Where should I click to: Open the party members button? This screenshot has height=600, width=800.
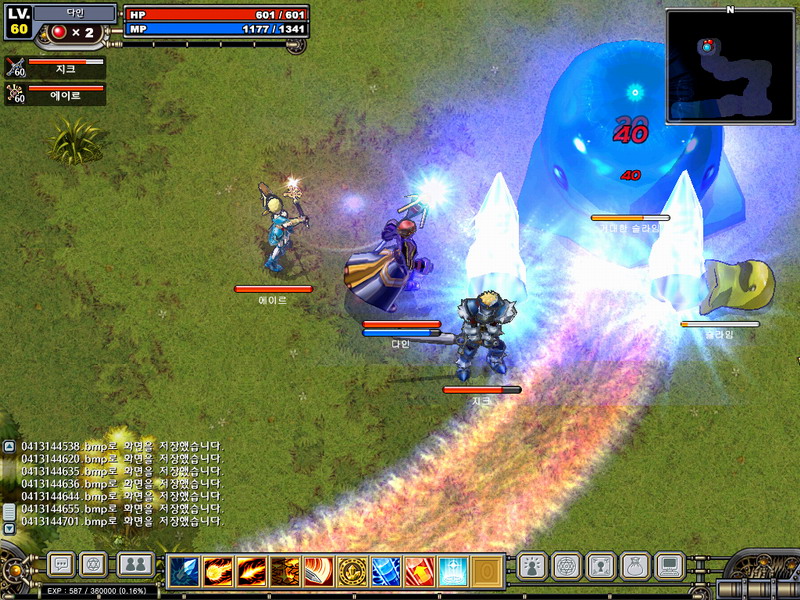tap(135, 565)
